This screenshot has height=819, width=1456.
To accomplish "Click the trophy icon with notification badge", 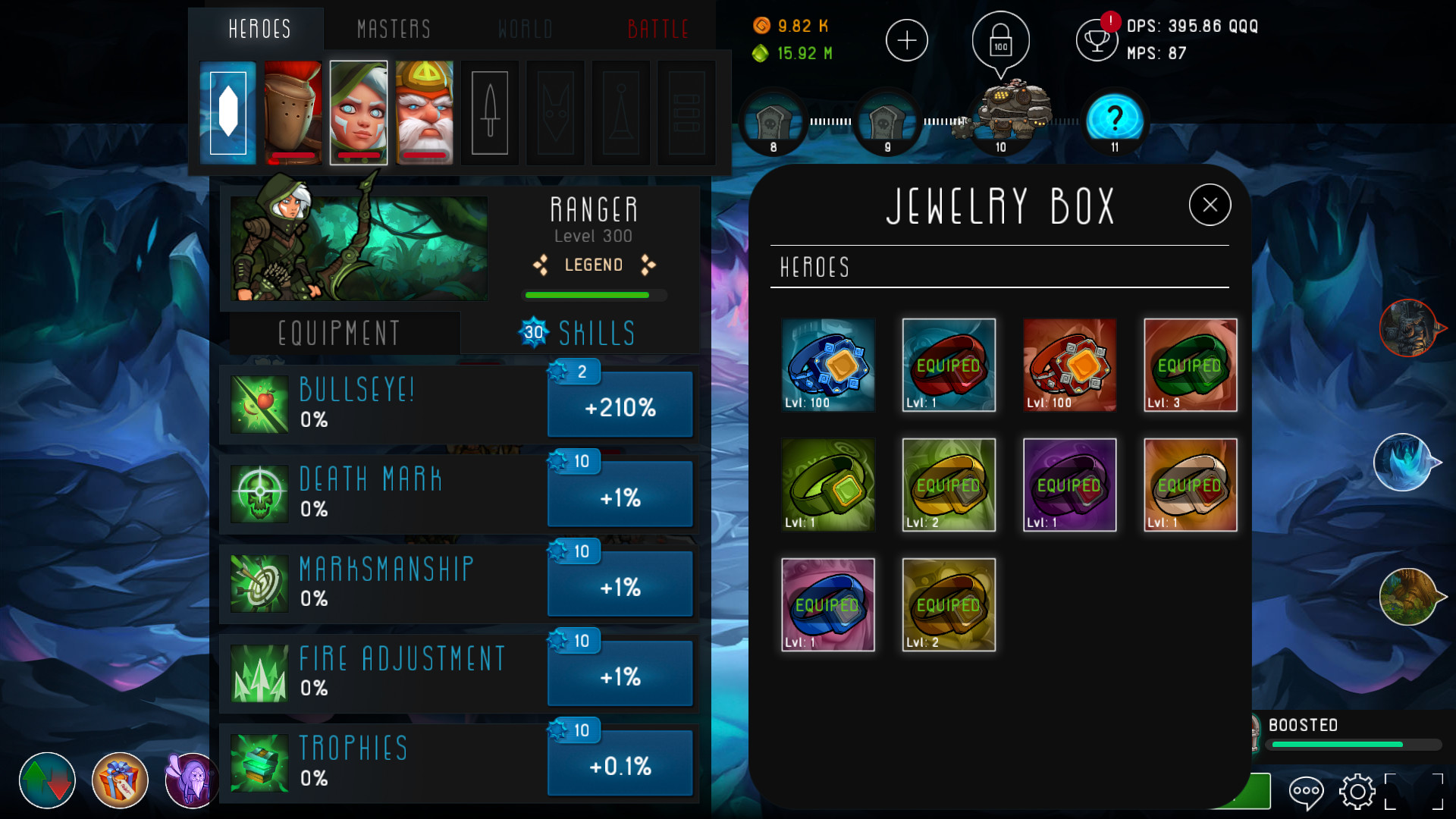I will pos(1097,39).
